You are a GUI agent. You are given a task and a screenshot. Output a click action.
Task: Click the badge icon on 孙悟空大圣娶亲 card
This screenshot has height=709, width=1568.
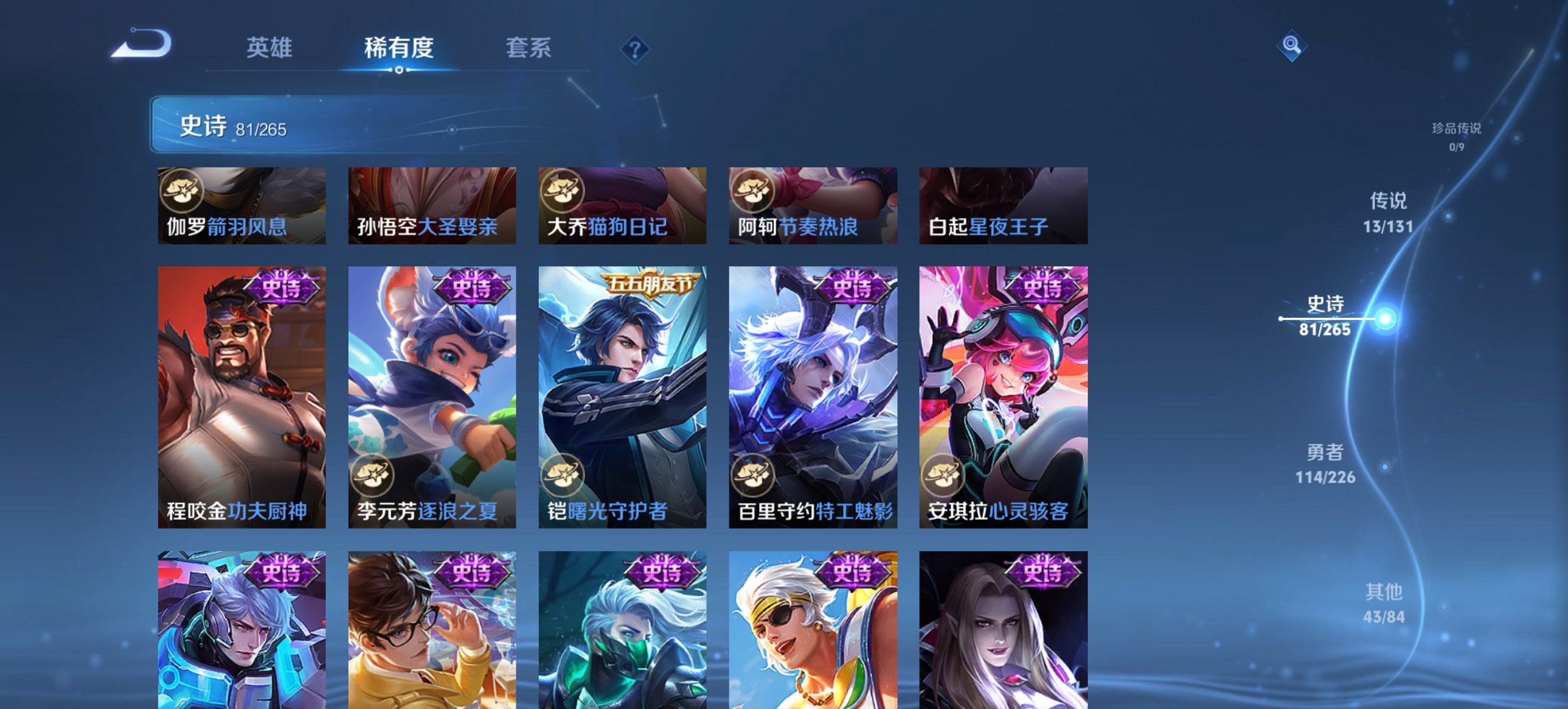[x=372, y=191]
